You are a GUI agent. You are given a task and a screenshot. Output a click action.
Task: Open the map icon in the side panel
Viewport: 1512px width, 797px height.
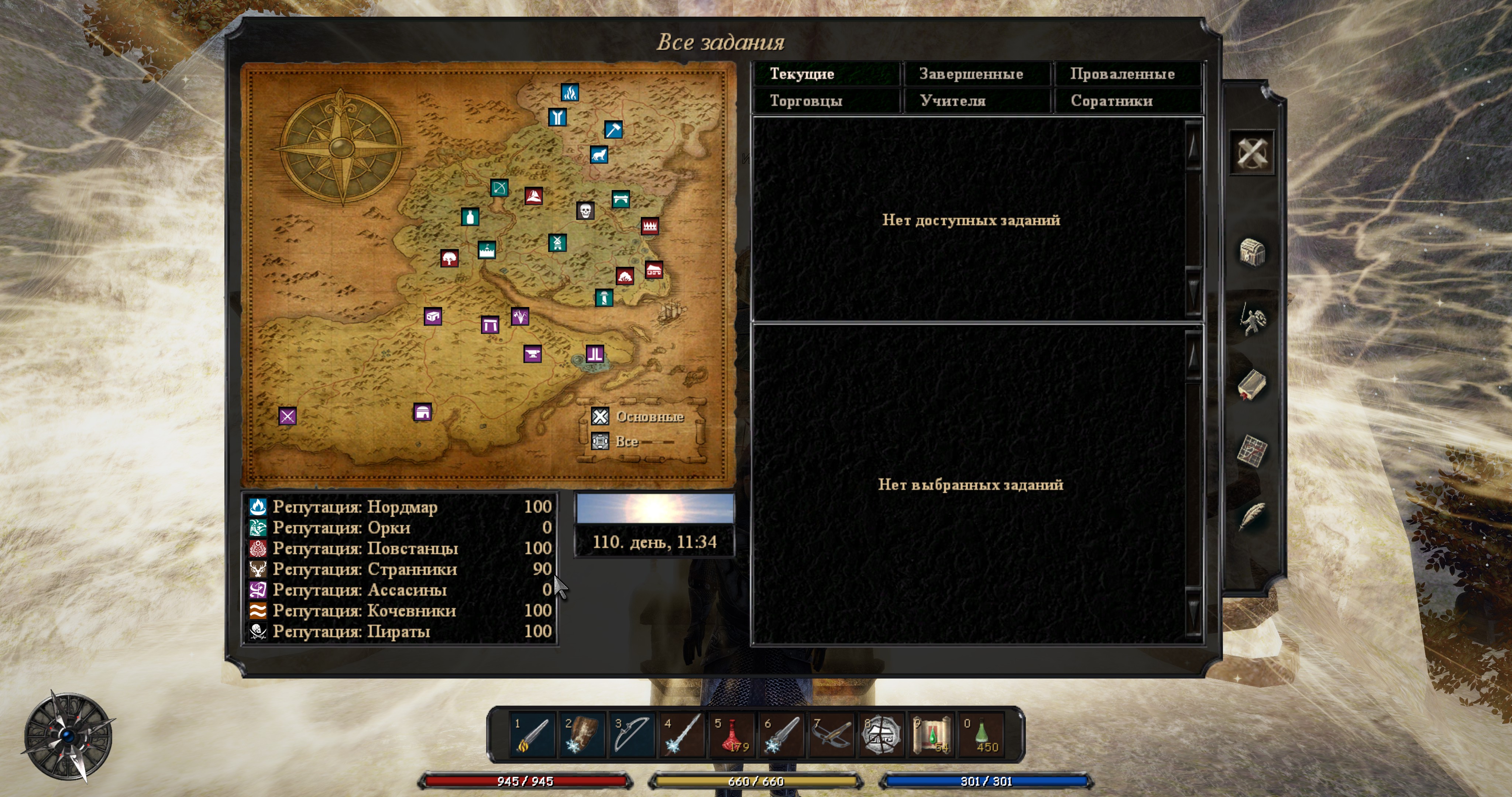pyautogui.click(x=1251, y=451)
